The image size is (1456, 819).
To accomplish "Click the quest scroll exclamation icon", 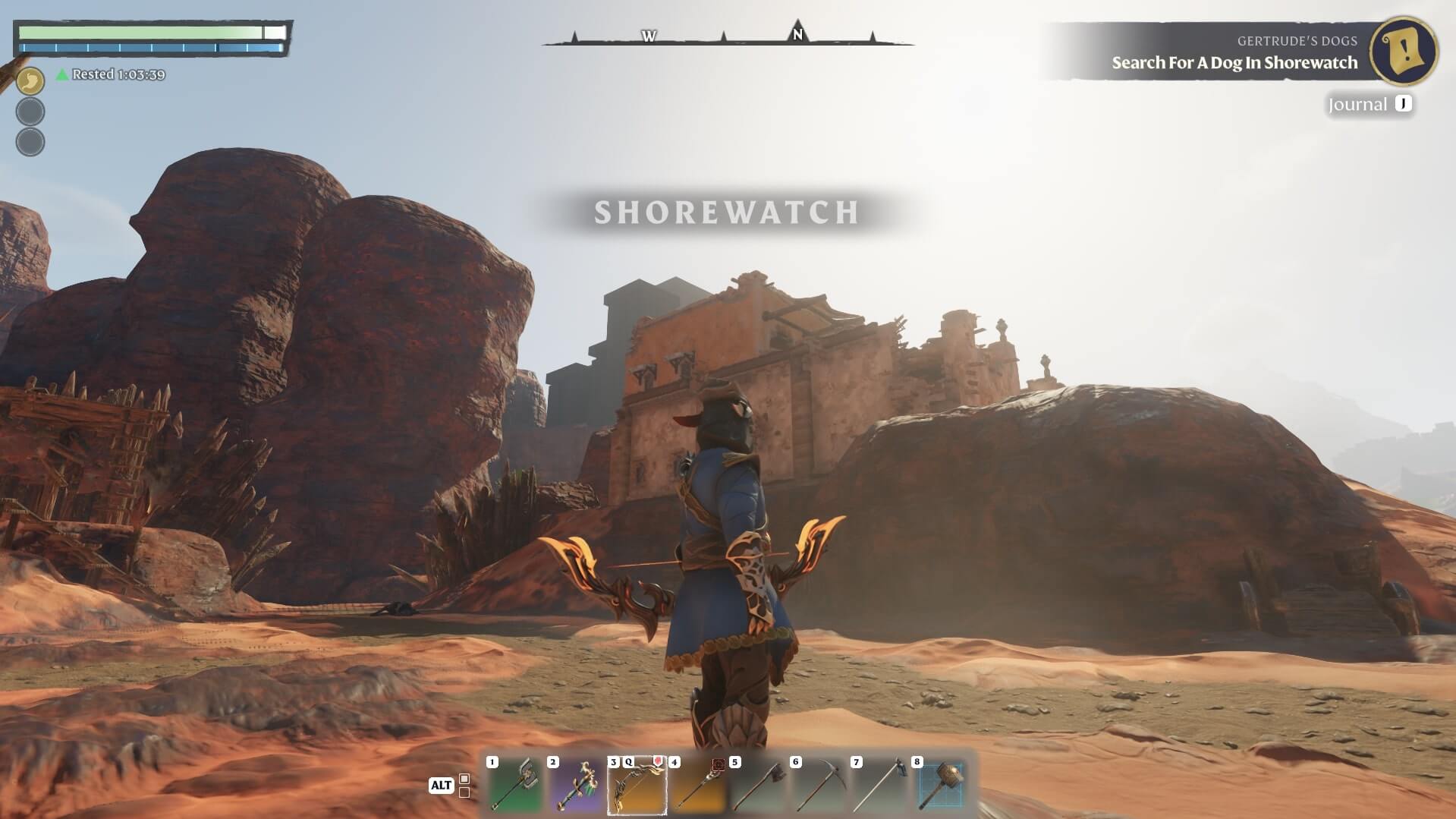I will [x=1404, y=50].
